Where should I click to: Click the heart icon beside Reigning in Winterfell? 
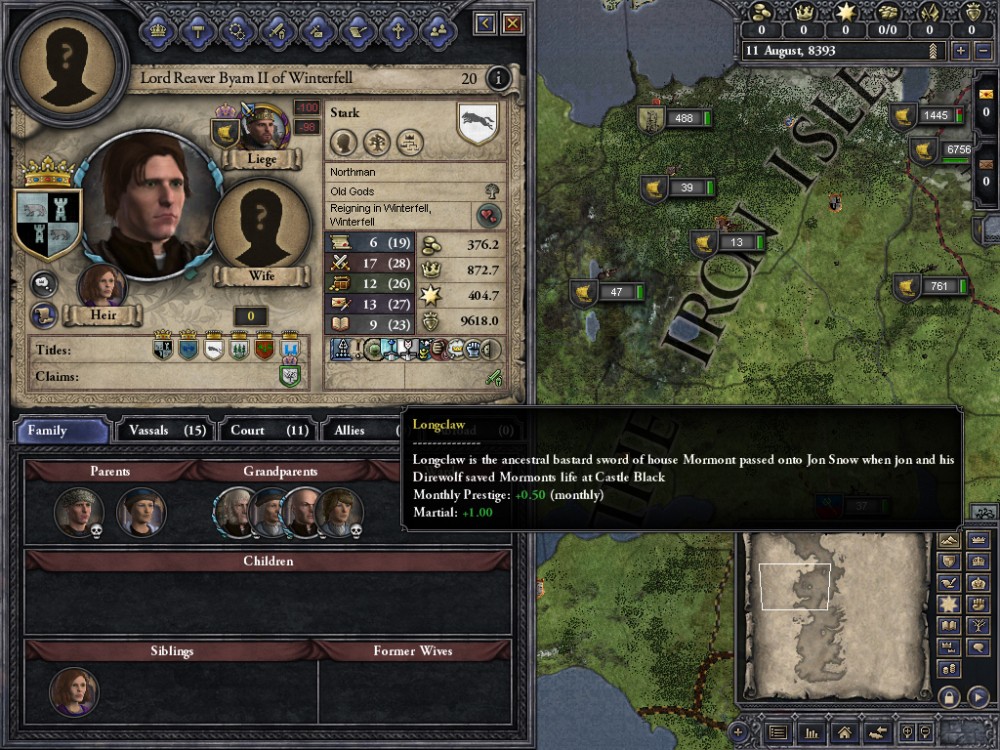click(487, 215)
